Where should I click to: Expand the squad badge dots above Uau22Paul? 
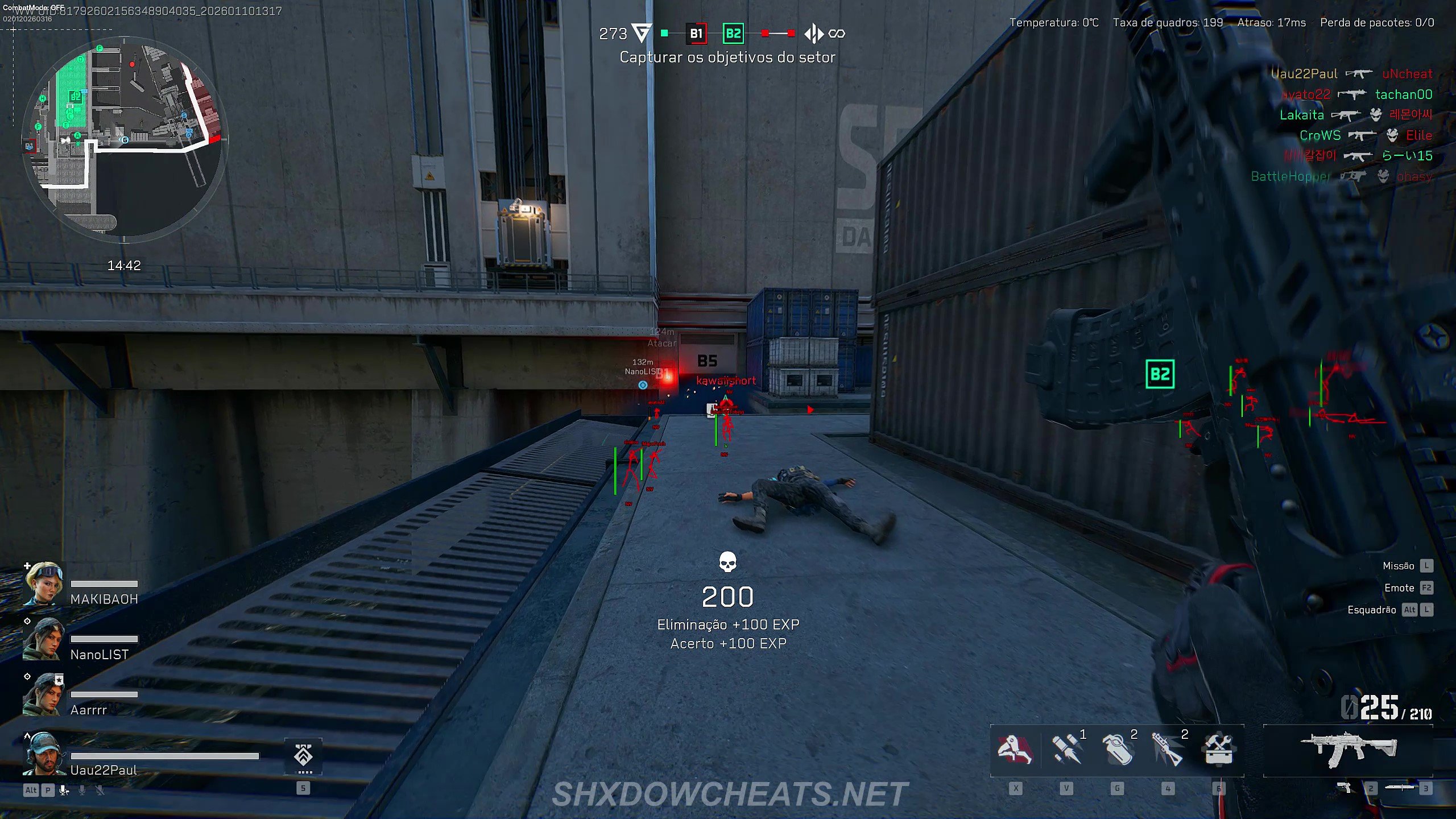(x=307, y=773)
